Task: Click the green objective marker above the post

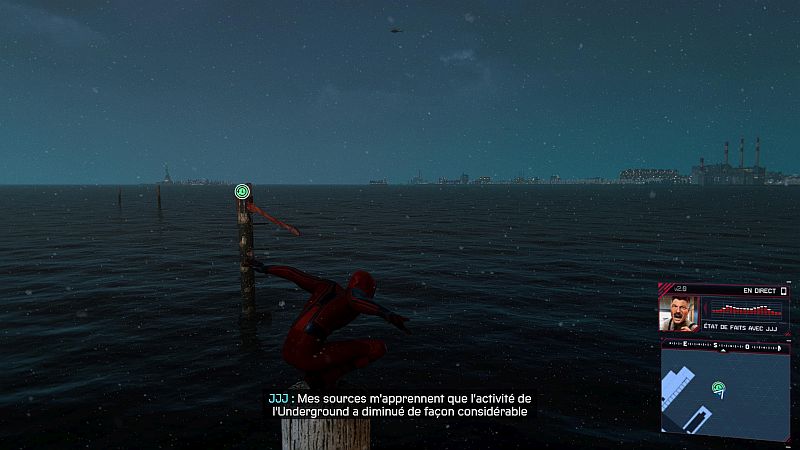Action: pos(242,191)
